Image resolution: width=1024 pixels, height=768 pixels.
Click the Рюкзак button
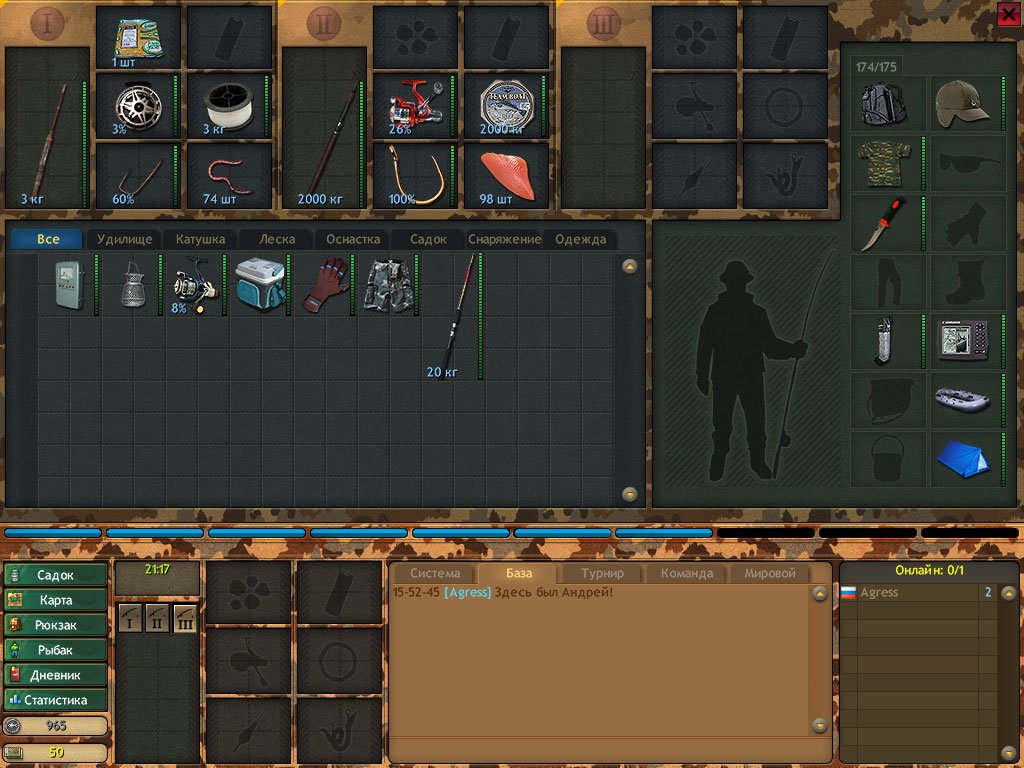pyautogui.click(x=56, y=625)
